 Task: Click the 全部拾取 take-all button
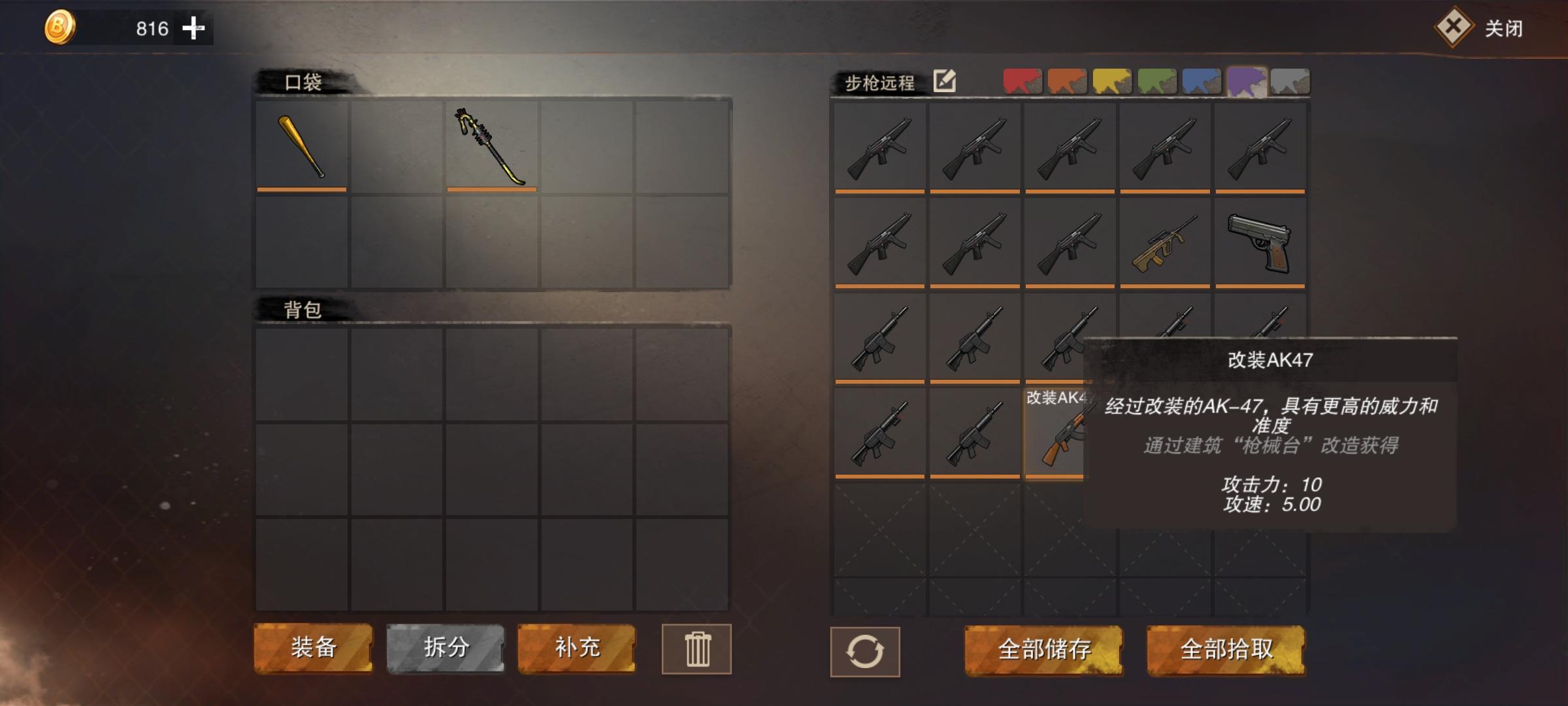1227,650
